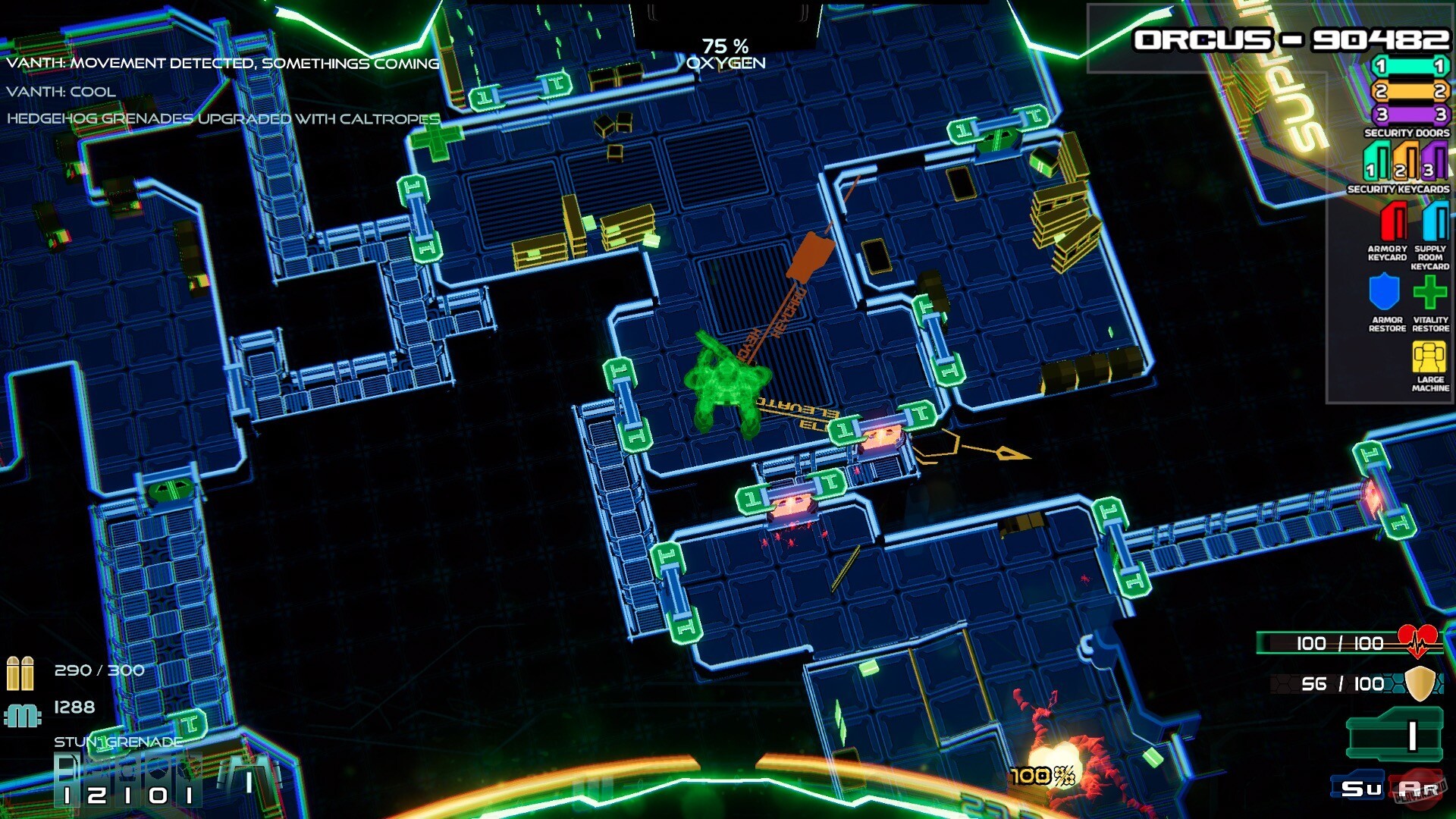Viewport: 1456px width, 819px height.
Task: Toggle Security Door 1 indicator
Action: [1409, 67]
